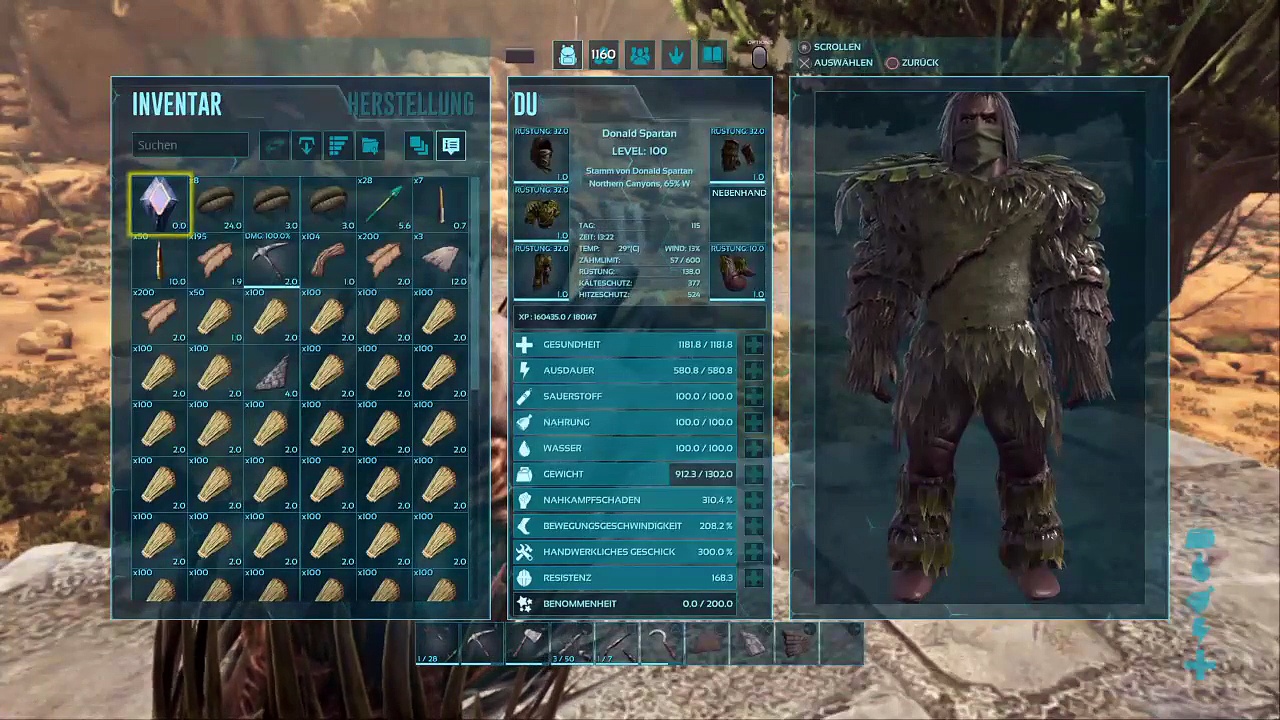Click the transfer-all arrow button

pyautogui.click(x=306, y=146)
